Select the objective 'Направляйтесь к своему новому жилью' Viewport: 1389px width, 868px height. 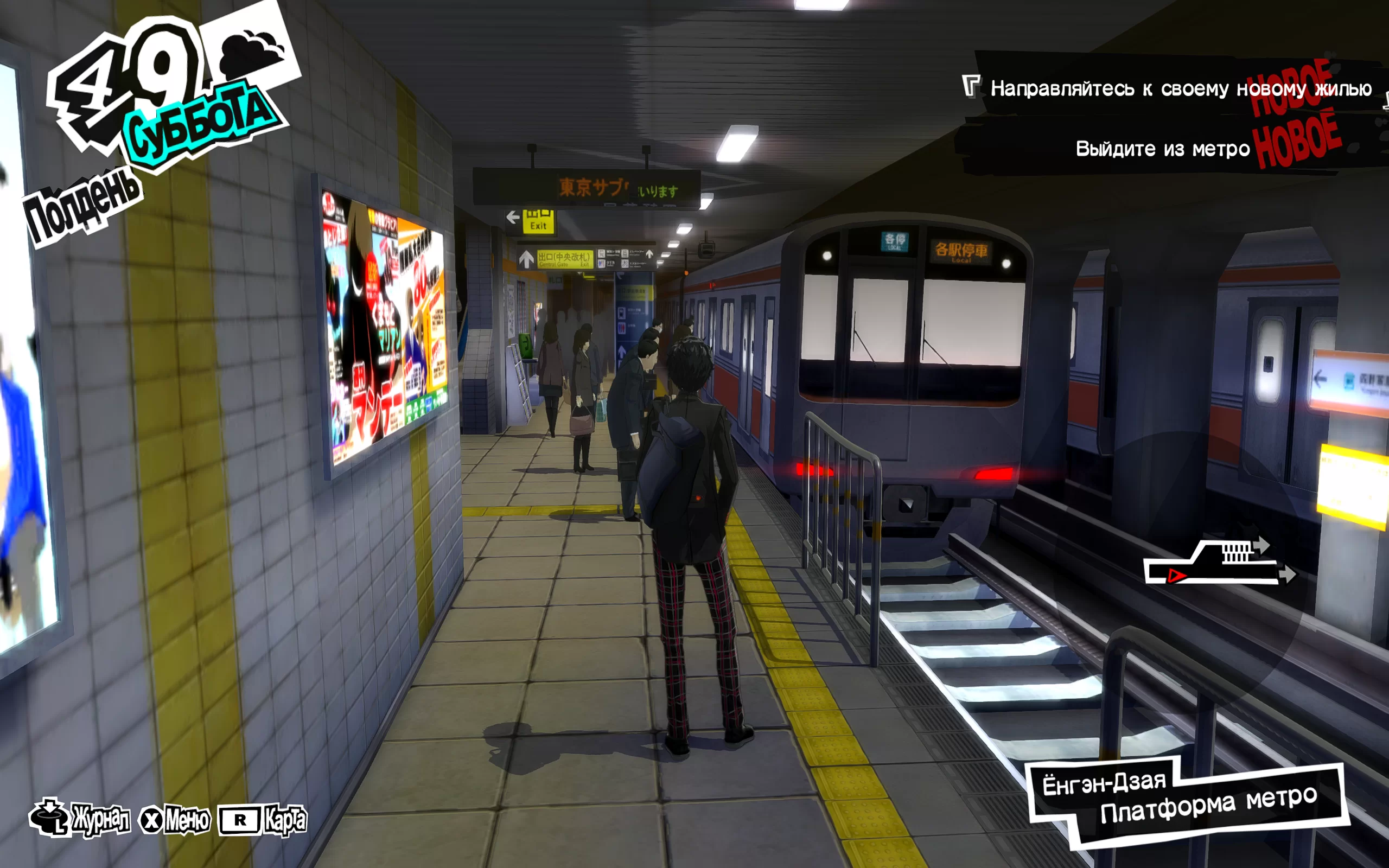(1180, 89)
